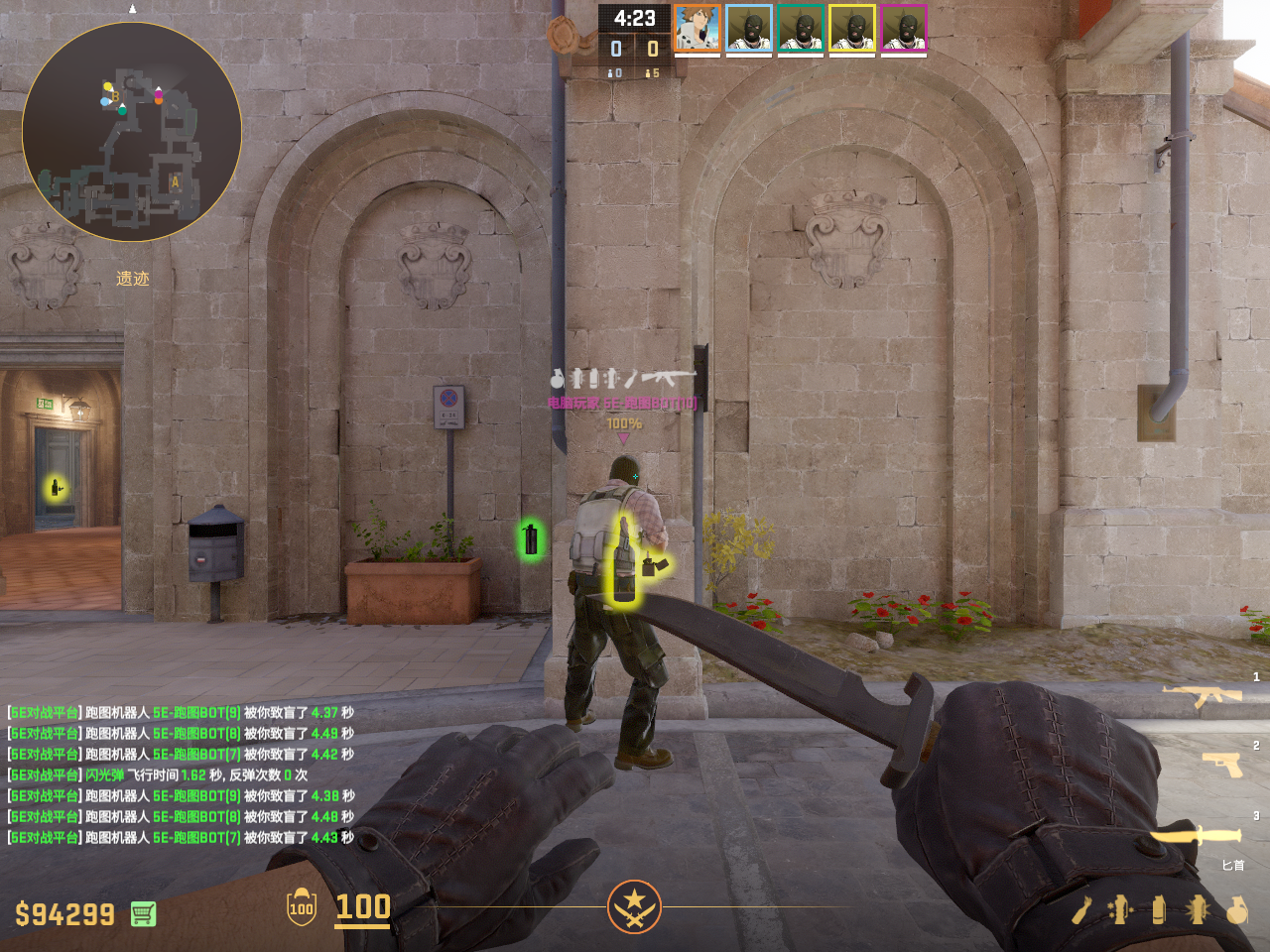This screenshot has height=952, width=1270.
Task: Select the blue-framed bot avatar
Action: tap(749, 28)
